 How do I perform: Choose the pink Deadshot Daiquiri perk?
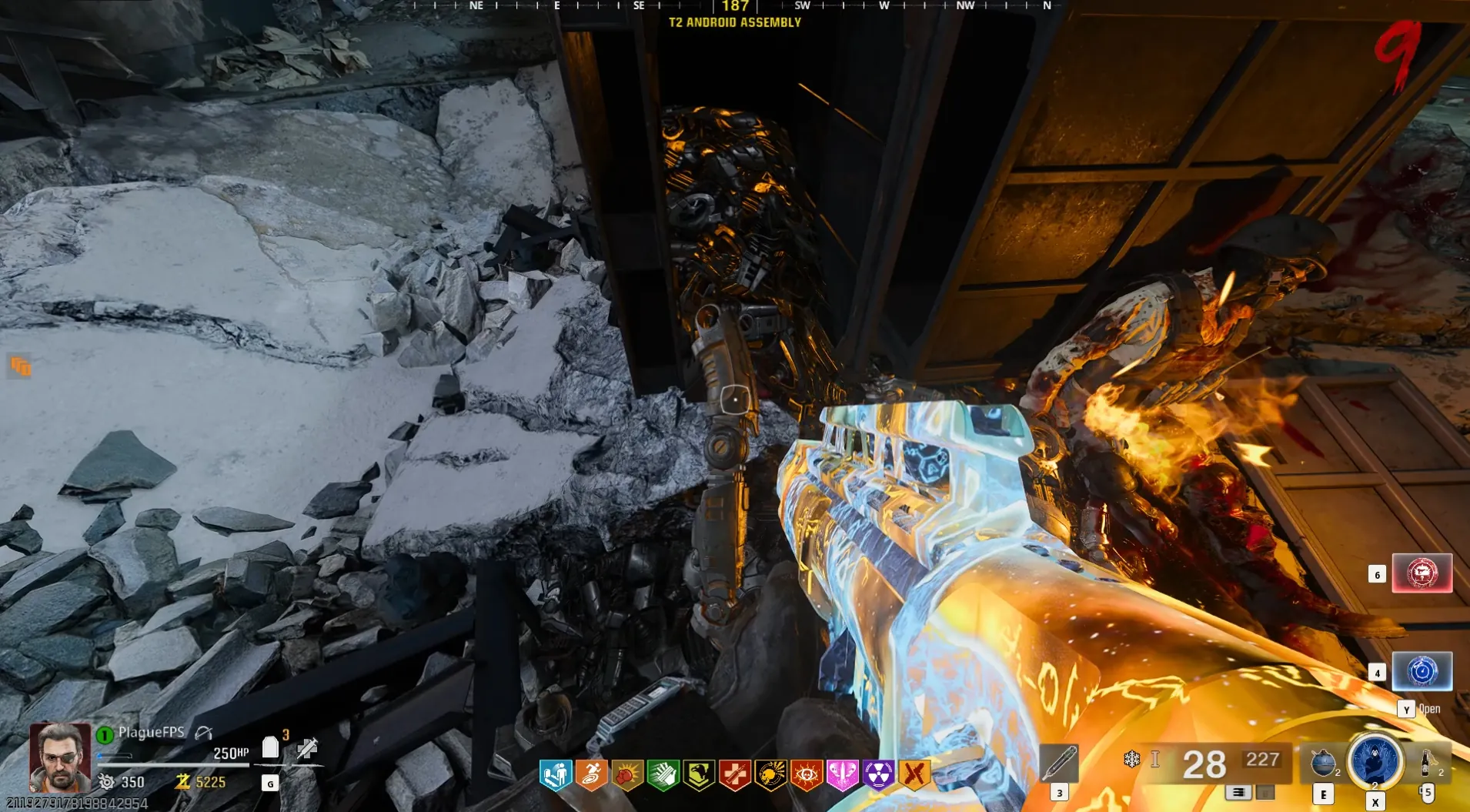click(842, 775)
